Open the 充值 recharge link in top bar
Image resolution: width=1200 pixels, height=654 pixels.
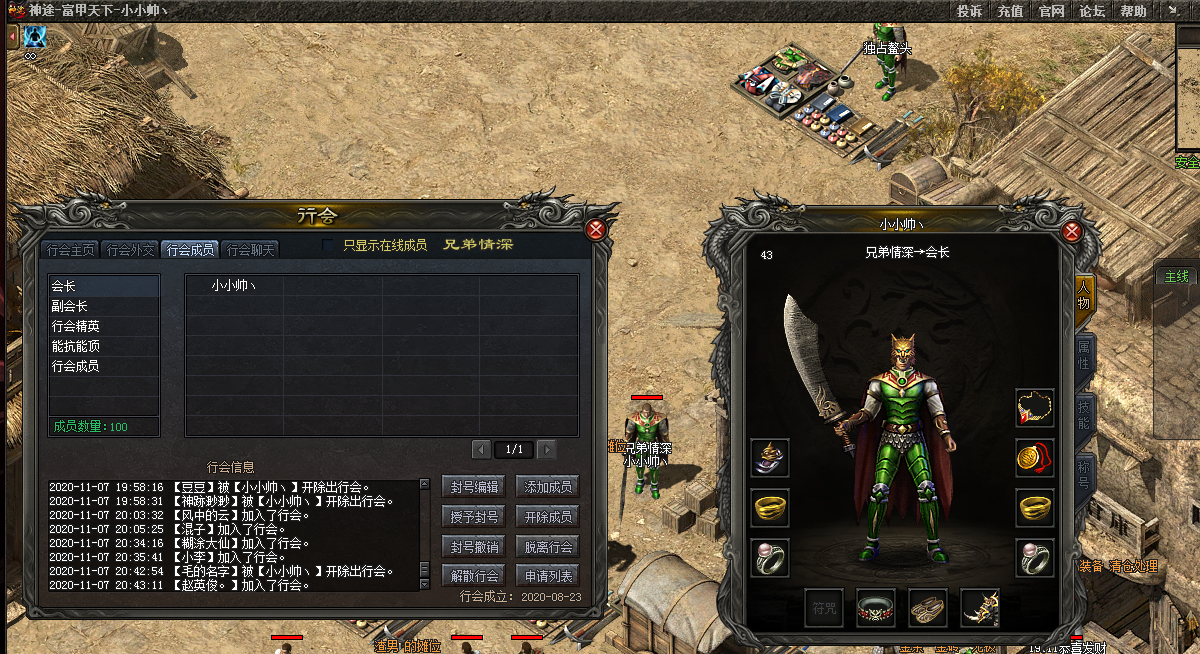tap(1010, 11)
